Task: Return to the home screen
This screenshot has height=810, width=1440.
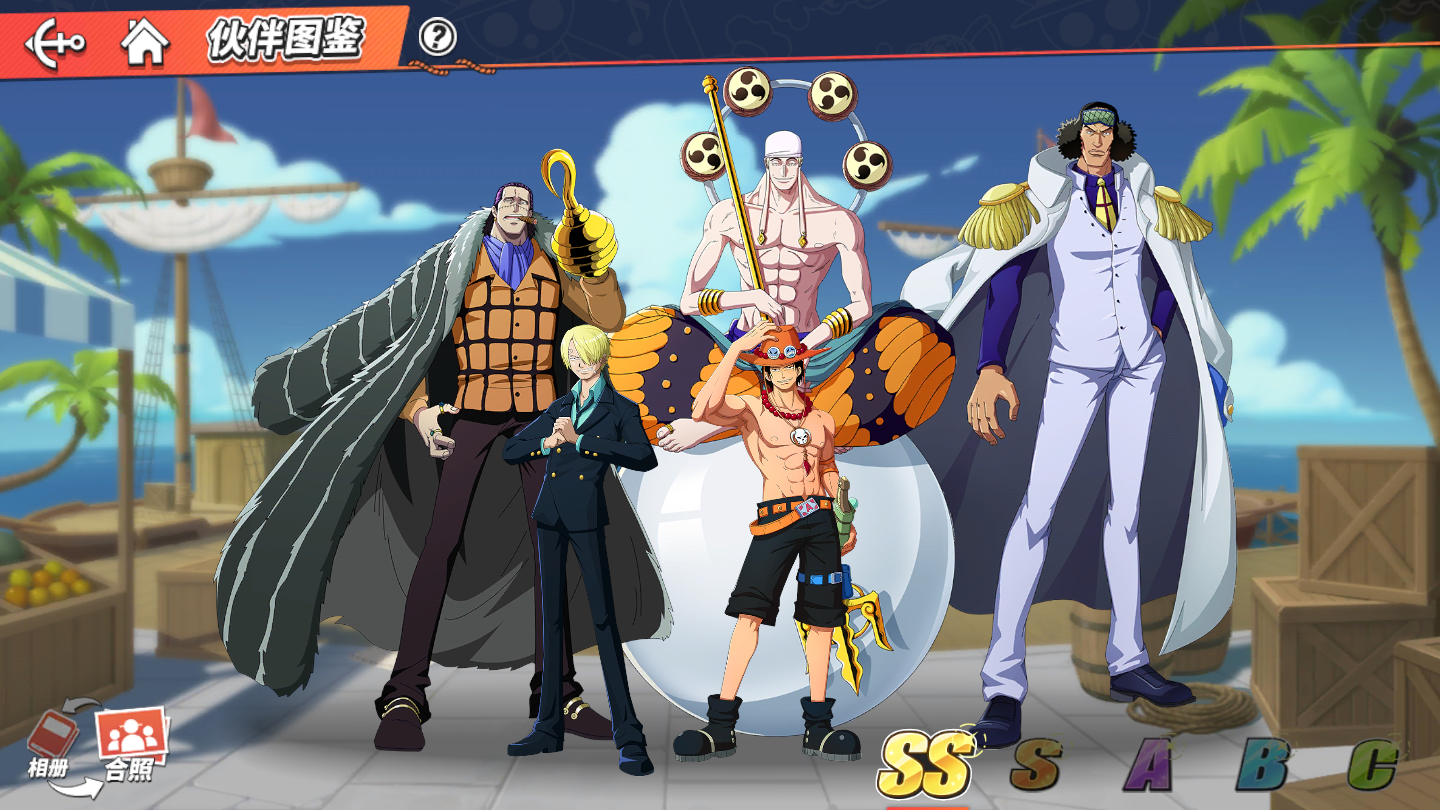Action: pos(144,43)
